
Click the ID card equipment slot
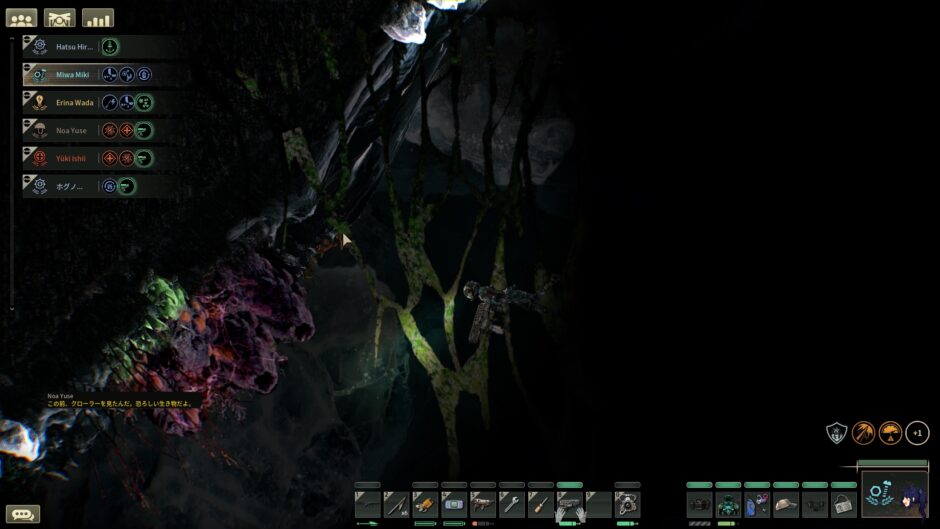844,504
